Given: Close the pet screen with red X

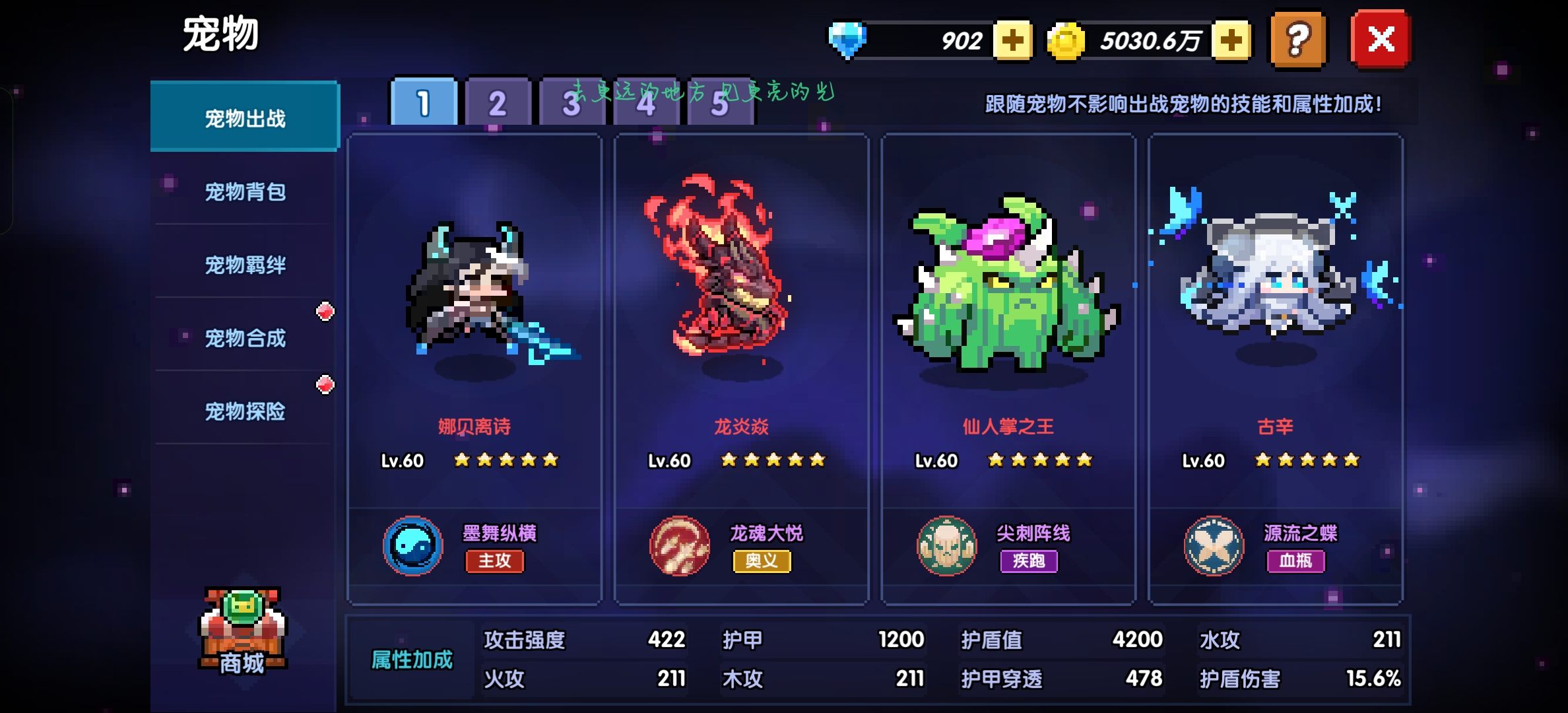Looking at the screenshot, I should tap(1381, 40).
